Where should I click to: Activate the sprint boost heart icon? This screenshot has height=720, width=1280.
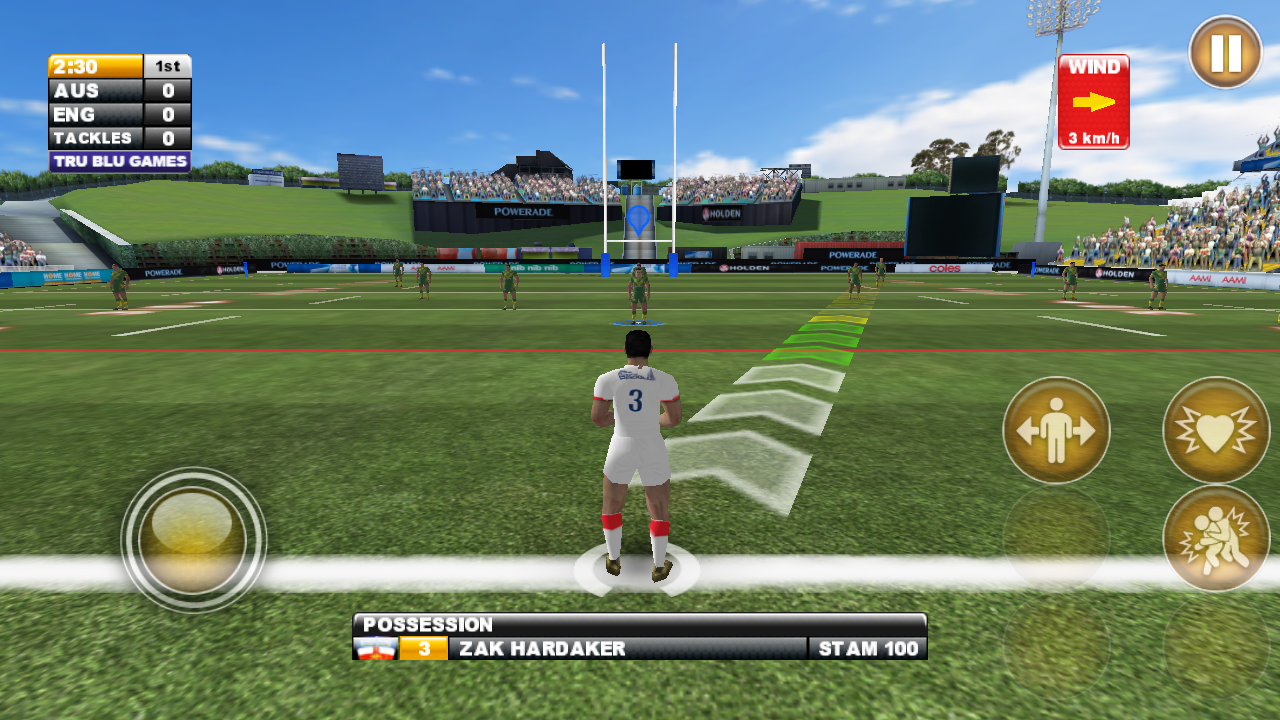point(1213,430)
